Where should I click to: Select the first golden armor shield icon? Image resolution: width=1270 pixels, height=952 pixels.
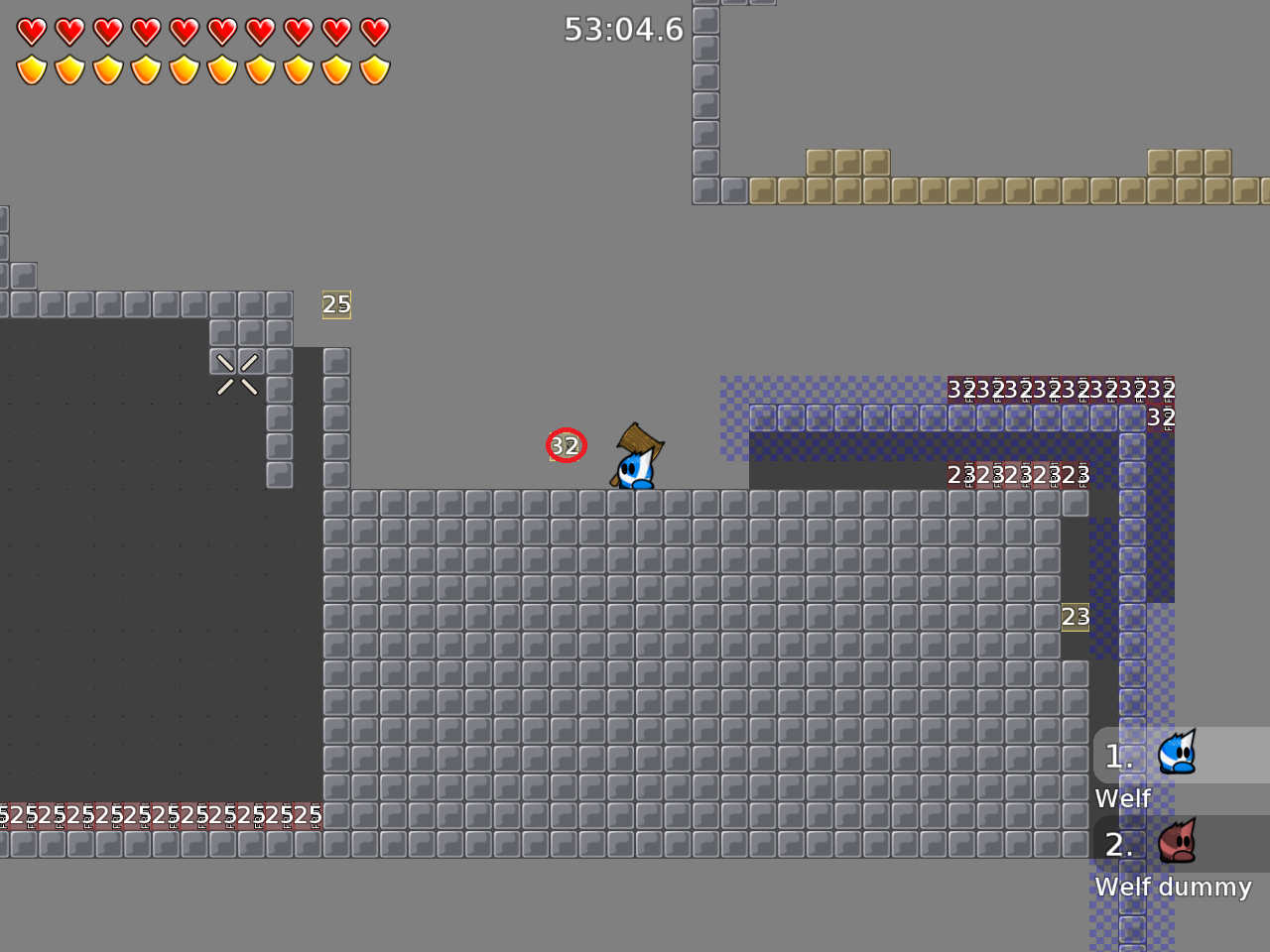31,67
